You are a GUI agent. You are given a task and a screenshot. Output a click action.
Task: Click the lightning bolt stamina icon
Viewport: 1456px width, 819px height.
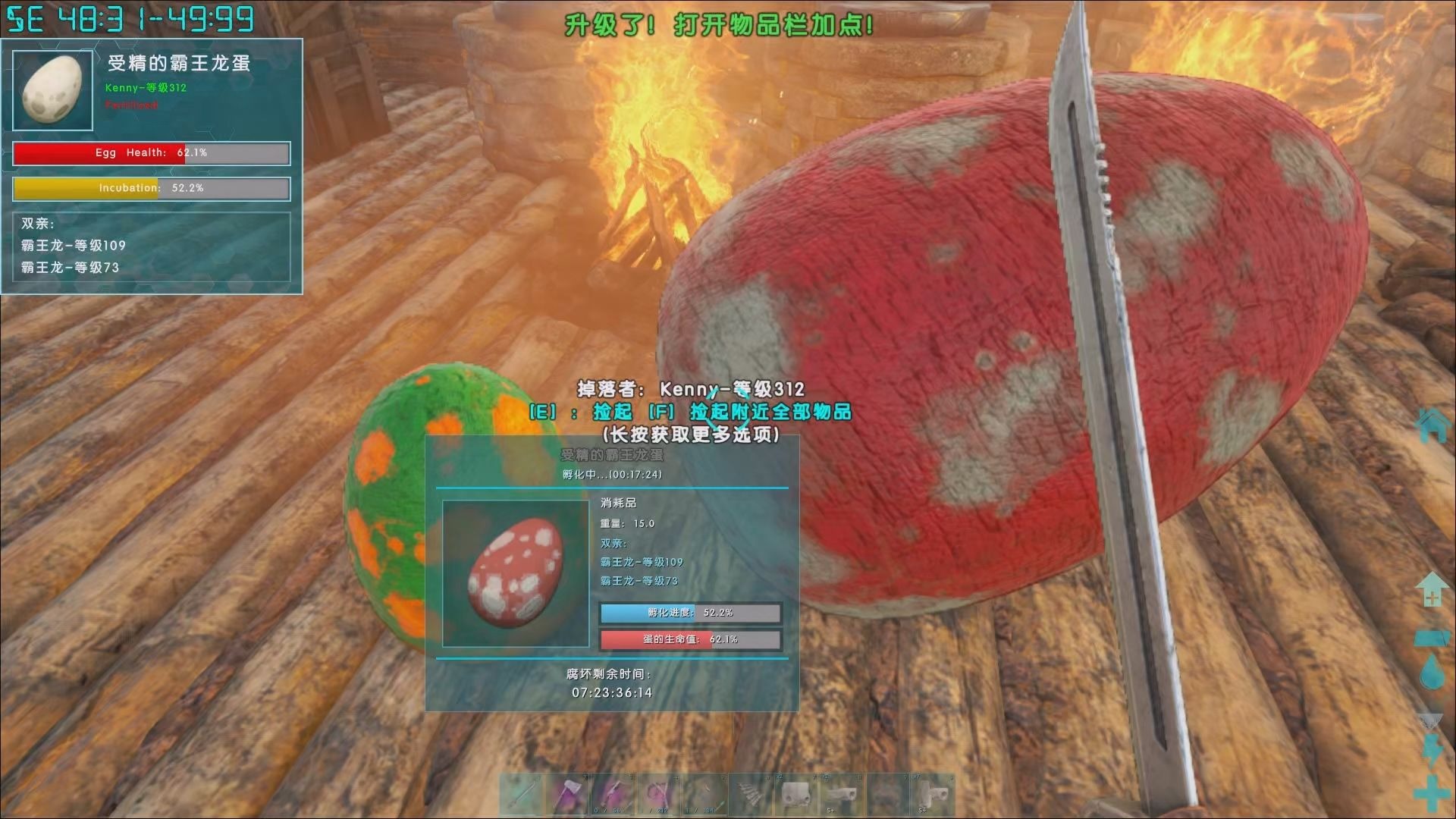pyautogui.click(x=1432, y=750)
